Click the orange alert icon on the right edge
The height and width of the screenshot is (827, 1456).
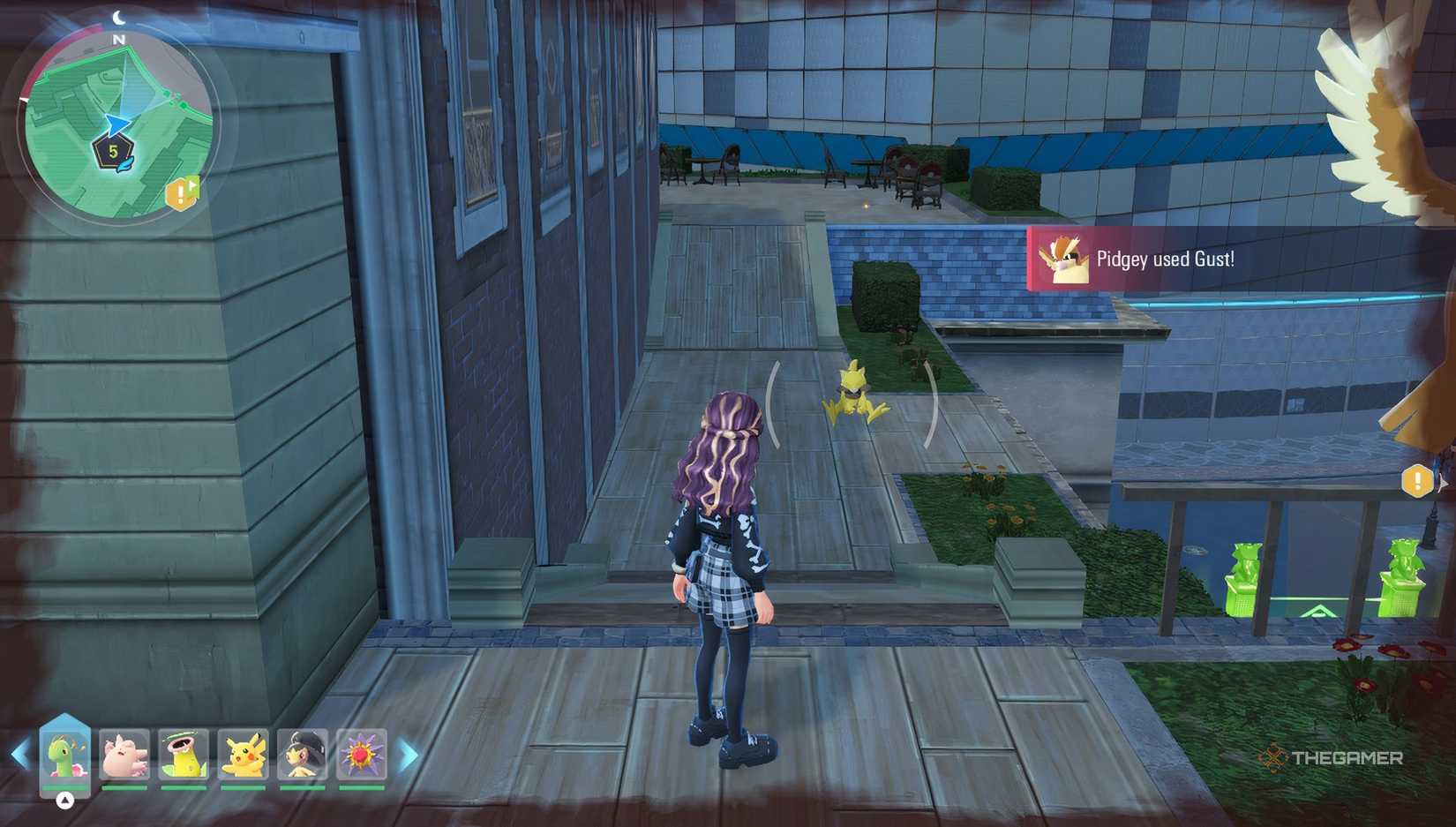[x=1419, y=481]
